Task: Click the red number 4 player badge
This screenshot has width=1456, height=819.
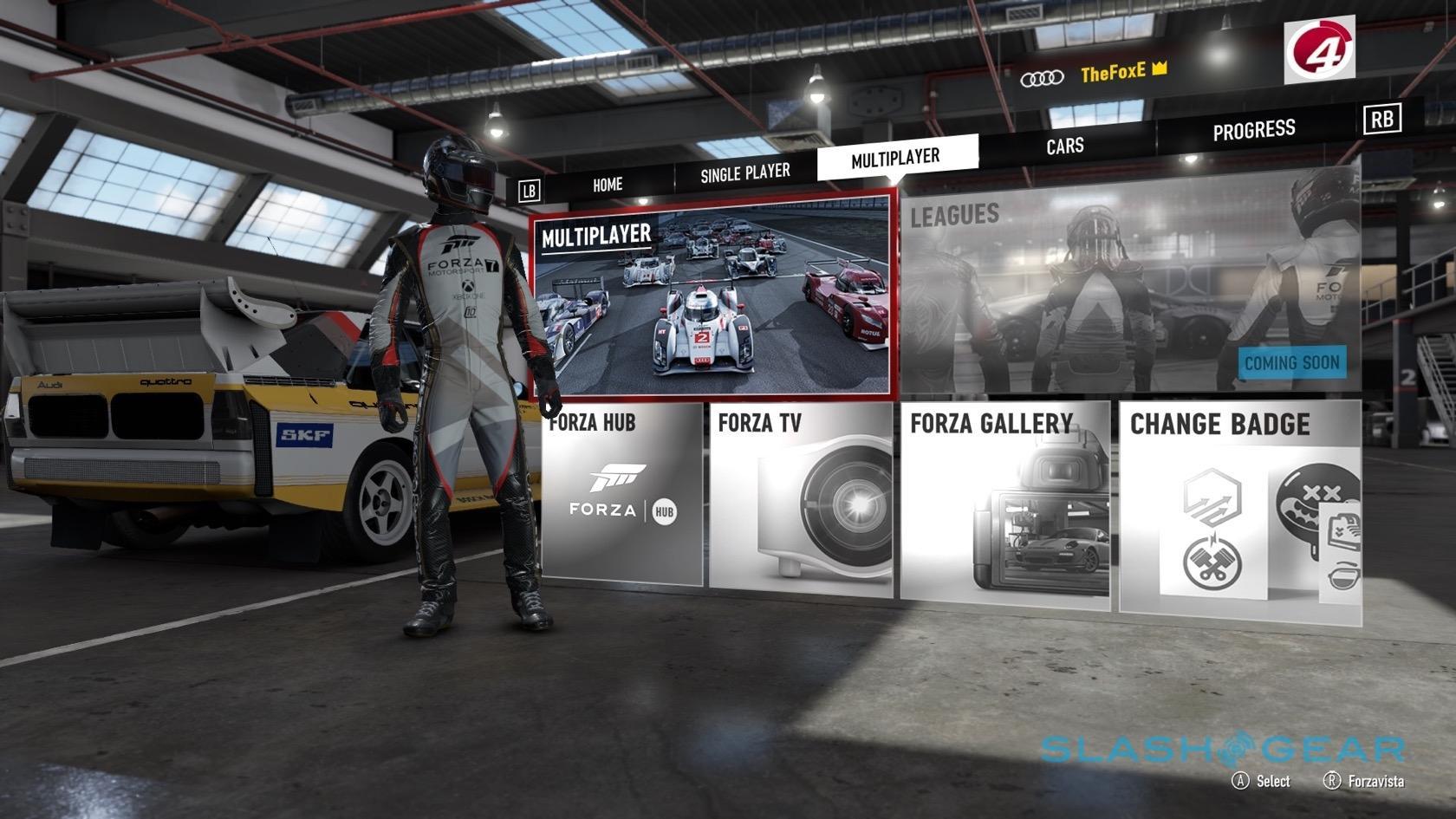Action: [1318, 50]
